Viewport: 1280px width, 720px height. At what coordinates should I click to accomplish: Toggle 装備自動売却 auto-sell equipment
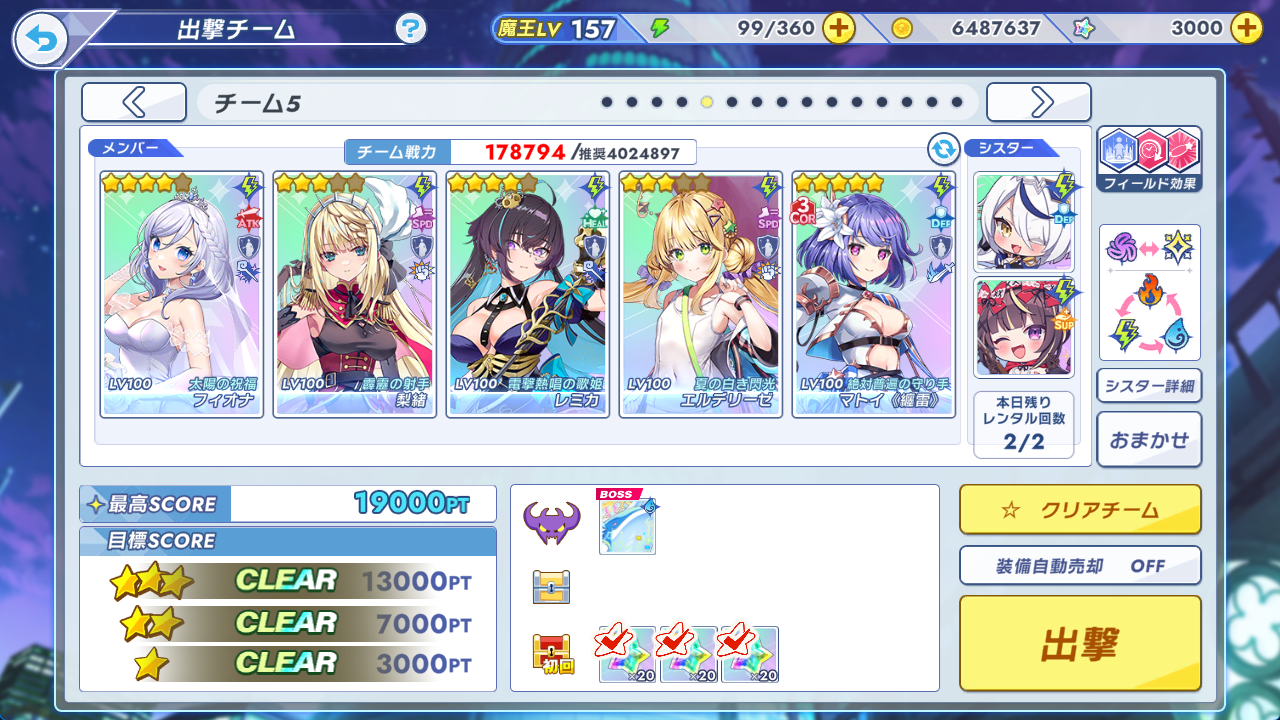pos(1080,565)
